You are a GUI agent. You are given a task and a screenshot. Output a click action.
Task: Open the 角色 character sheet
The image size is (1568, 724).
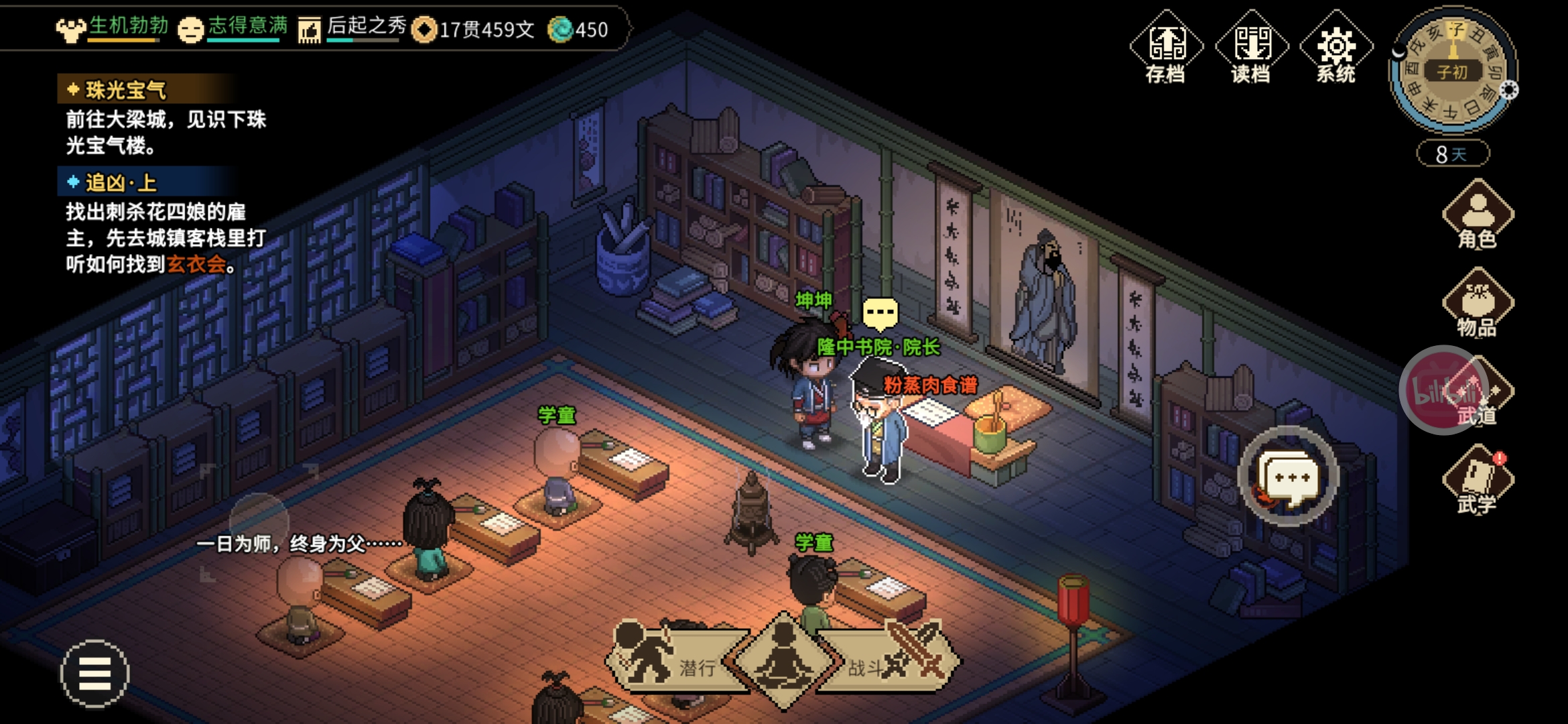(x=1478, y=216)
